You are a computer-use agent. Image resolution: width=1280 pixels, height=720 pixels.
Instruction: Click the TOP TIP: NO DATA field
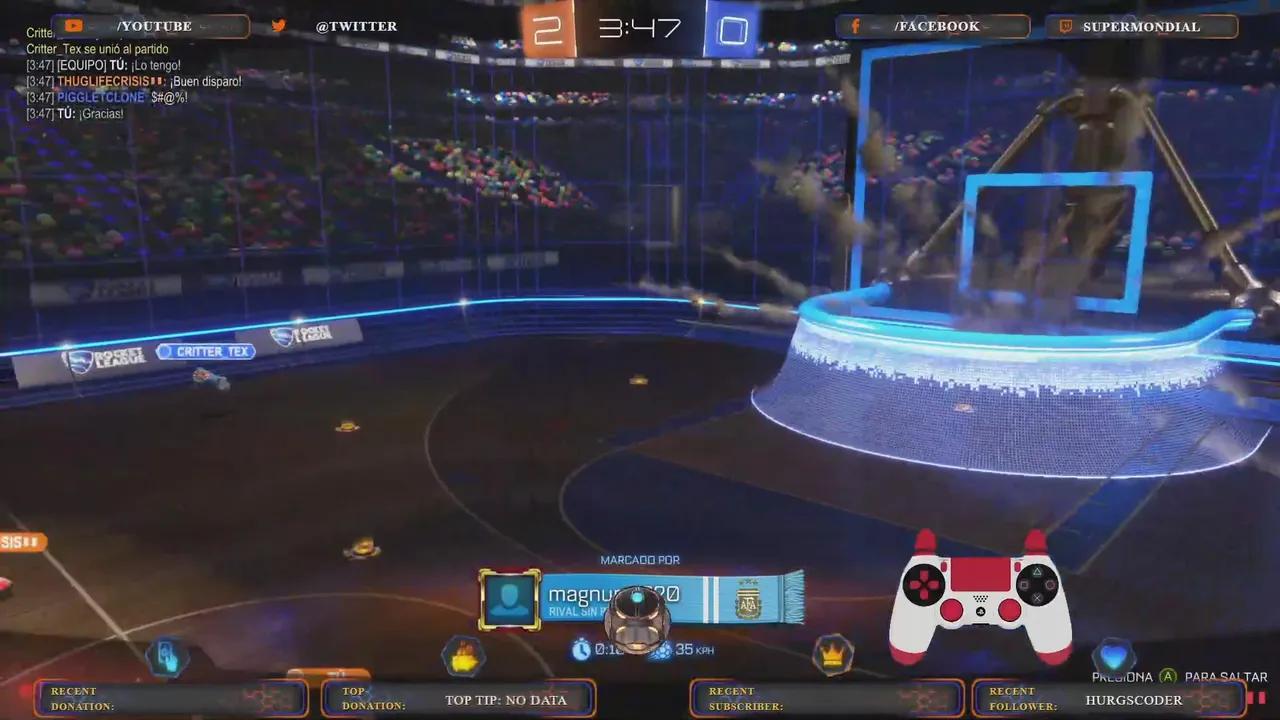[x=508, y=700]
